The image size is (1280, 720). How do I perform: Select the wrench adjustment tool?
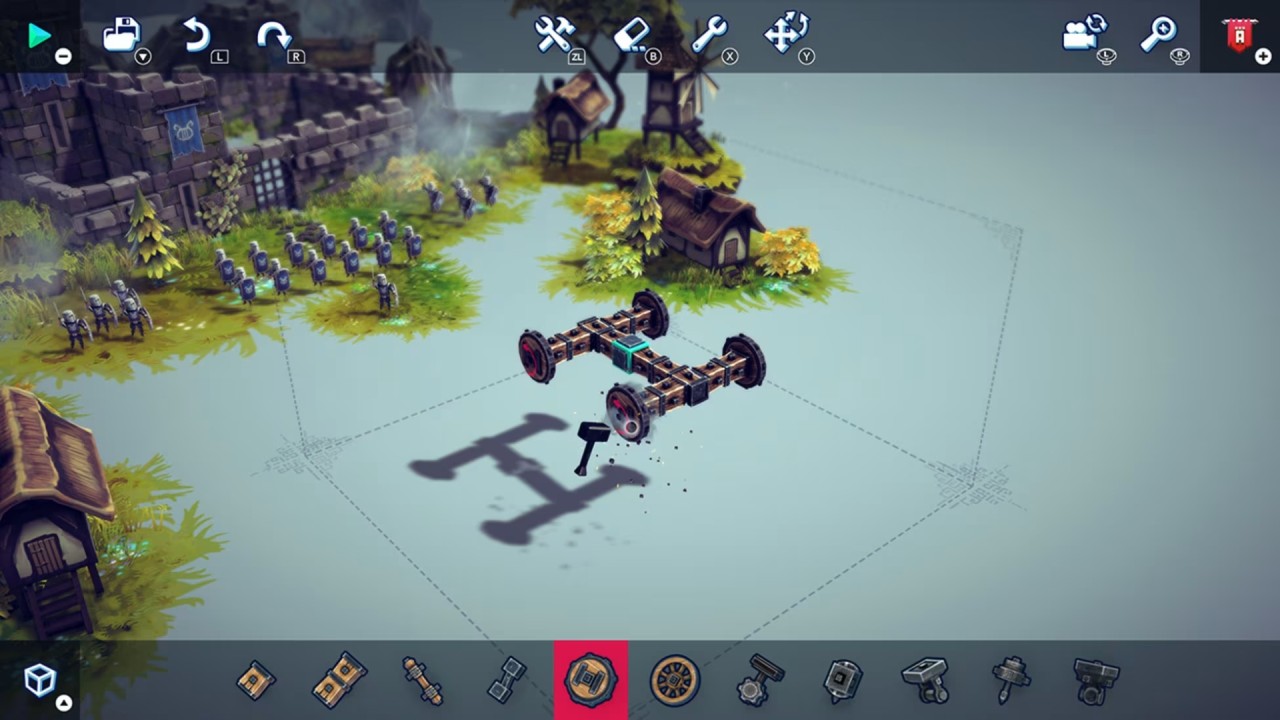[710, 32]
